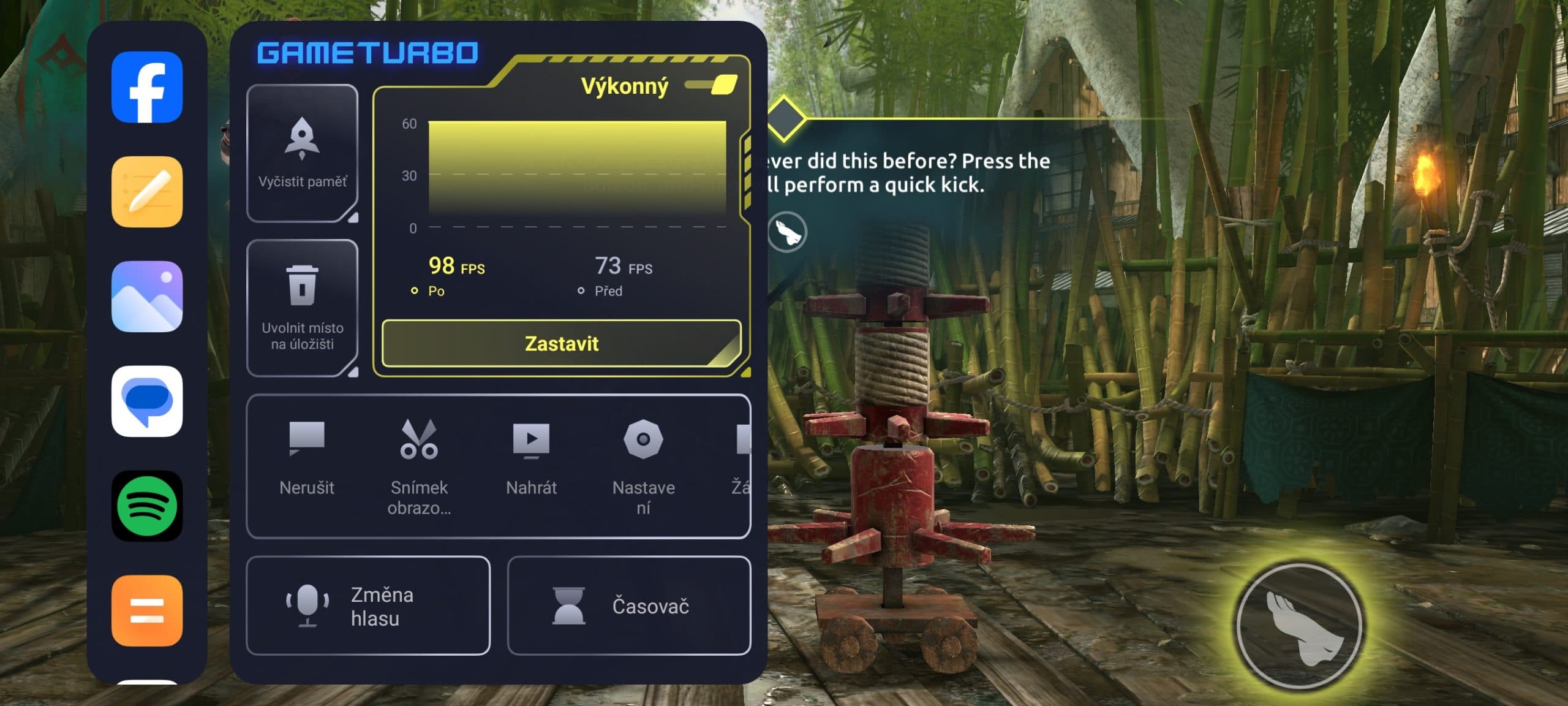1568x706 pixels.
Task: Open the Gallery app shortcut
Action: click(147, 297)
